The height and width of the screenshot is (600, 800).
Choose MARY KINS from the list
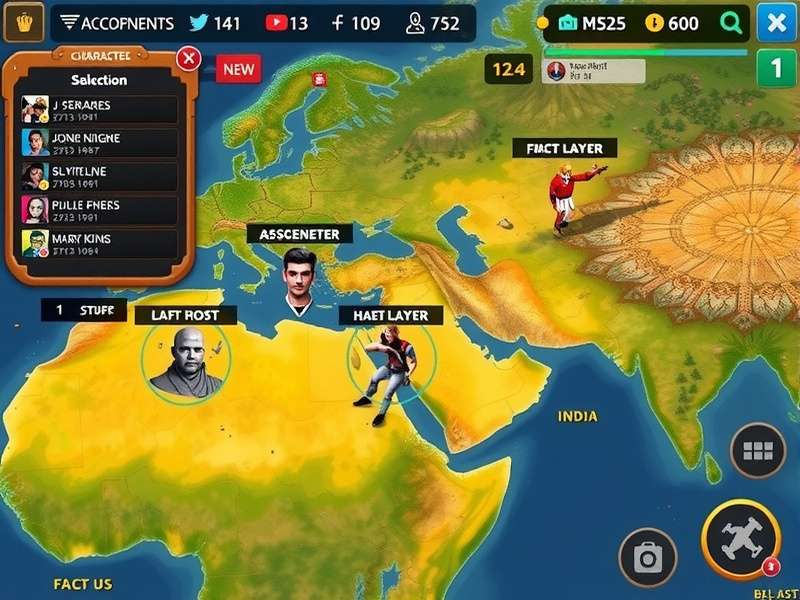(99, 244)
